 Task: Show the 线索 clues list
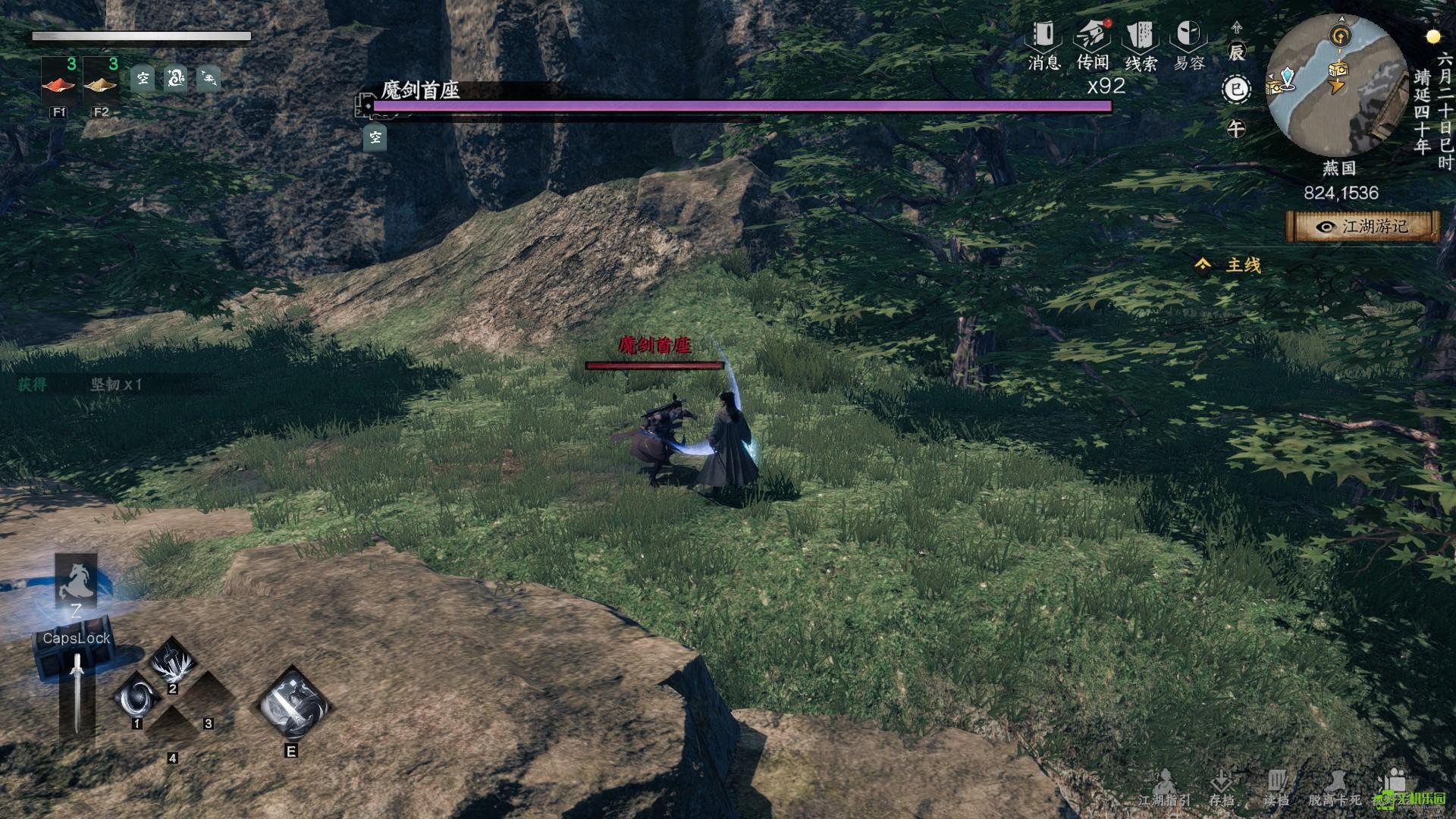coord(1141,44)
